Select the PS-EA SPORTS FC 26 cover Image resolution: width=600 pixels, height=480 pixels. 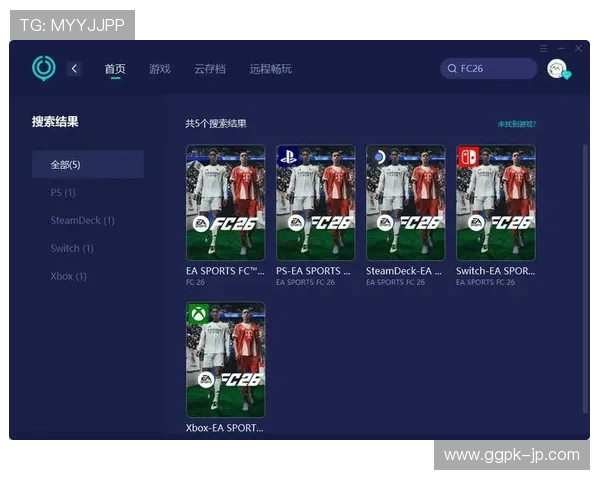(315, 203)
